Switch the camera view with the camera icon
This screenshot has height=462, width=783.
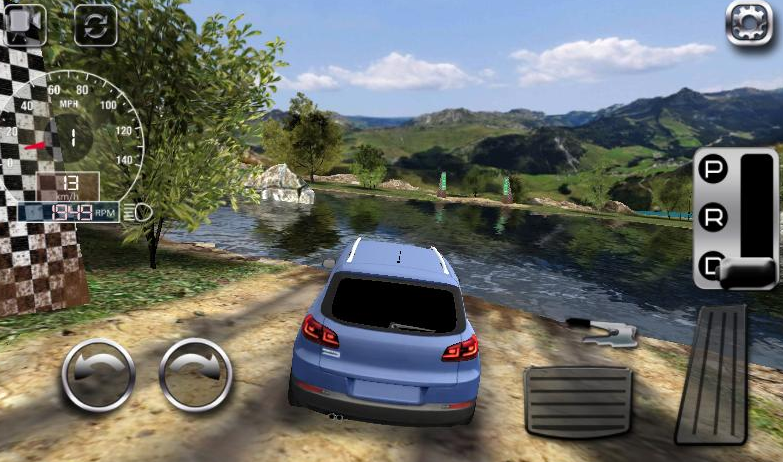coord(25,24)
